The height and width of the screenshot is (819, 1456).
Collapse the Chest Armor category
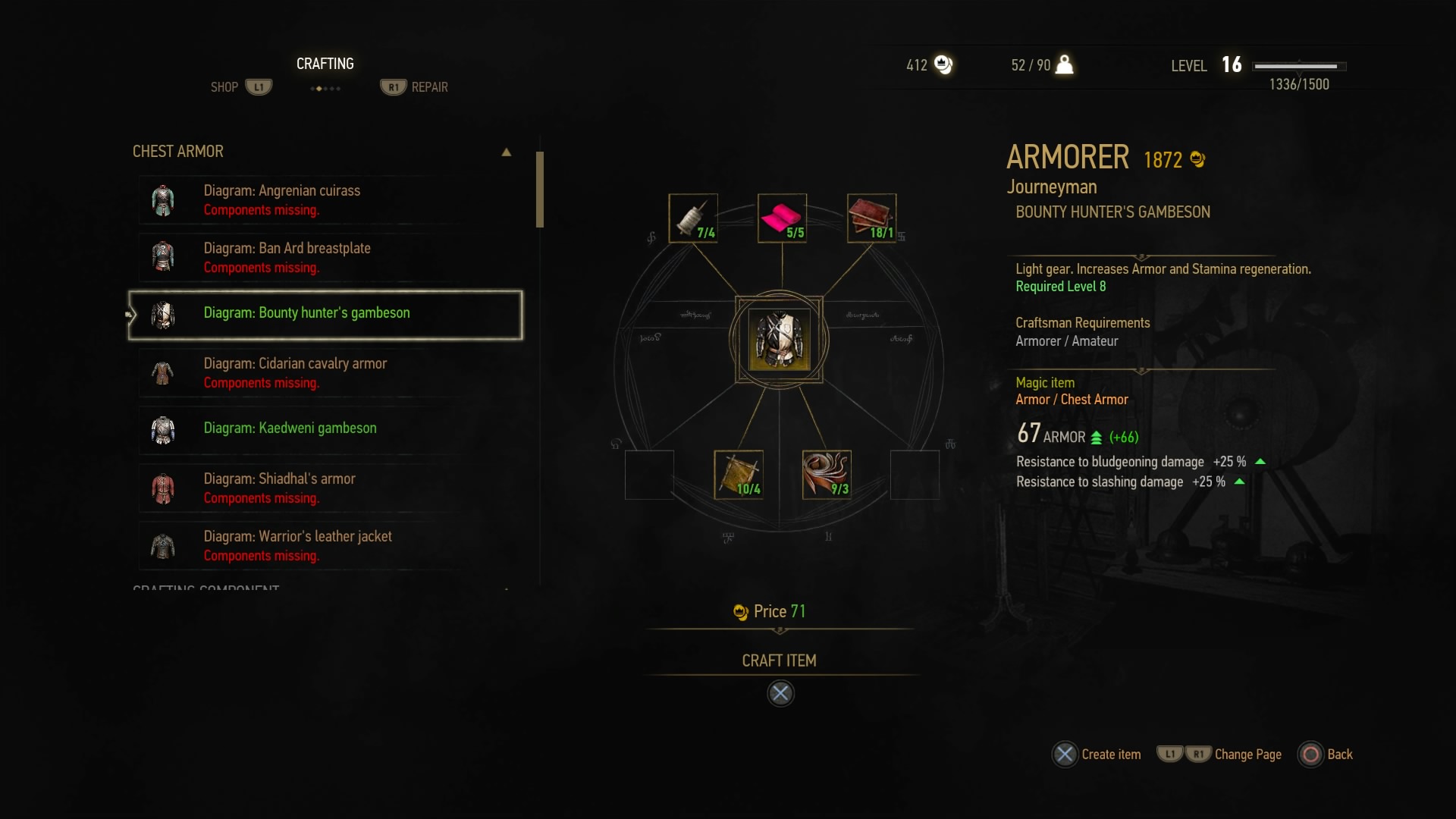coord(506,152)
